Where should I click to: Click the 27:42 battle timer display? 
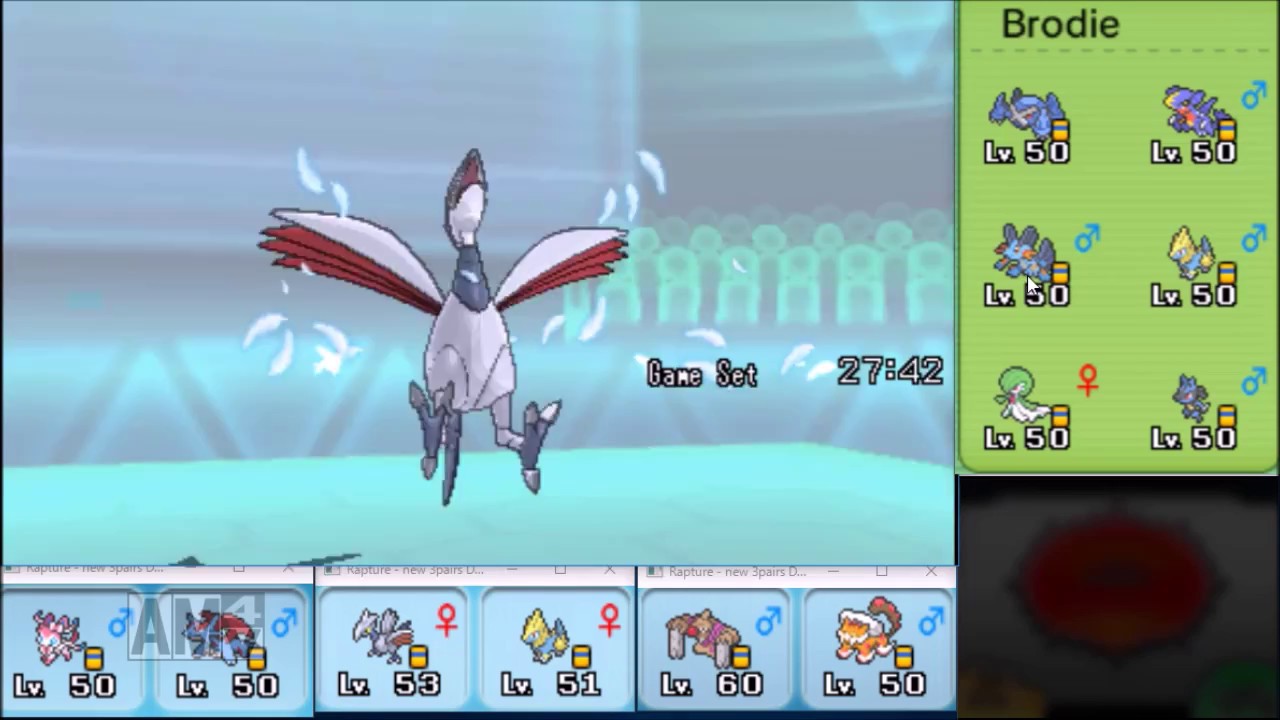tap(888, 372)
